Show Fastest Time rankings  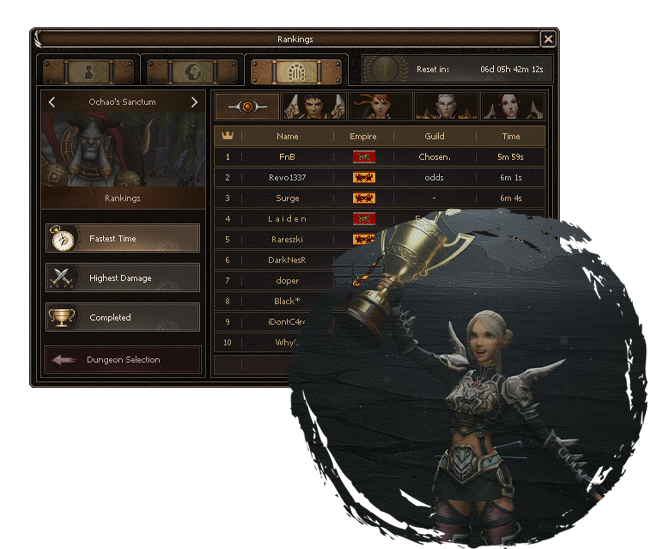pyautogui.click(x=122, y=238)
